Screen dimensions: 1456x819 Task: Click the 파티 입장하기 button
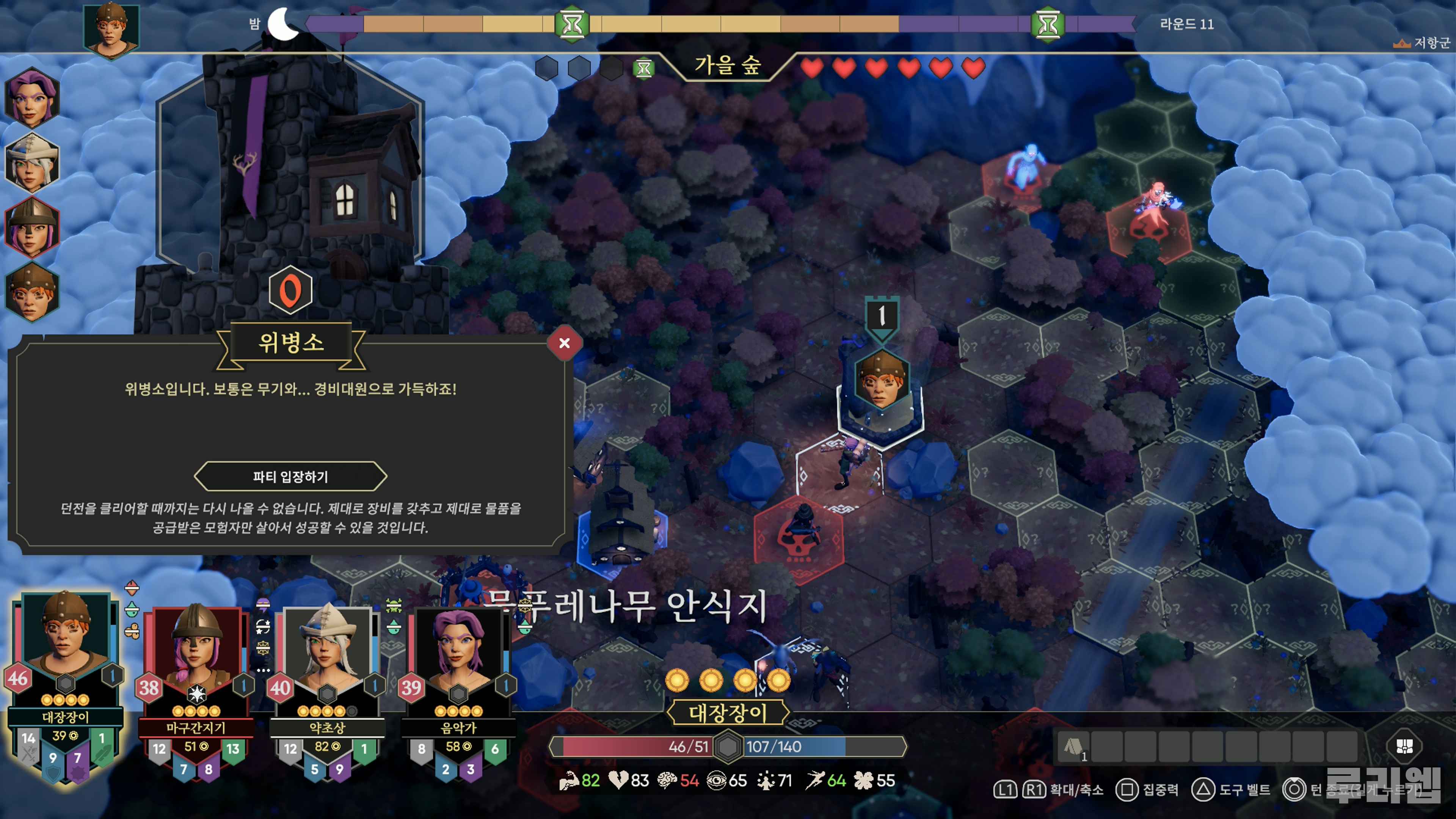(290, 477)
